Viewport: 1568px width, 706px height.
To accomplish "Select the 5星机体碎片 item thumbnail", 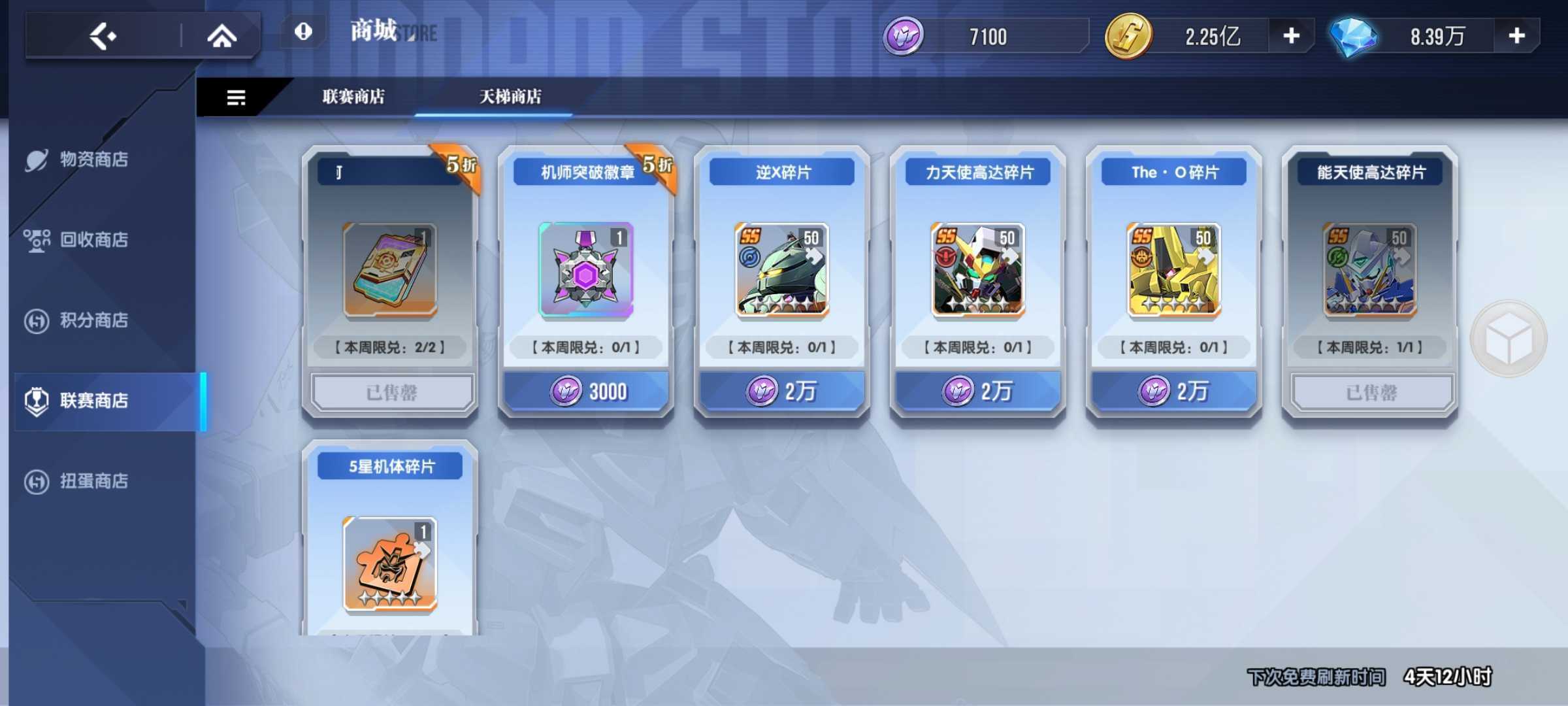I will [389, 562].
